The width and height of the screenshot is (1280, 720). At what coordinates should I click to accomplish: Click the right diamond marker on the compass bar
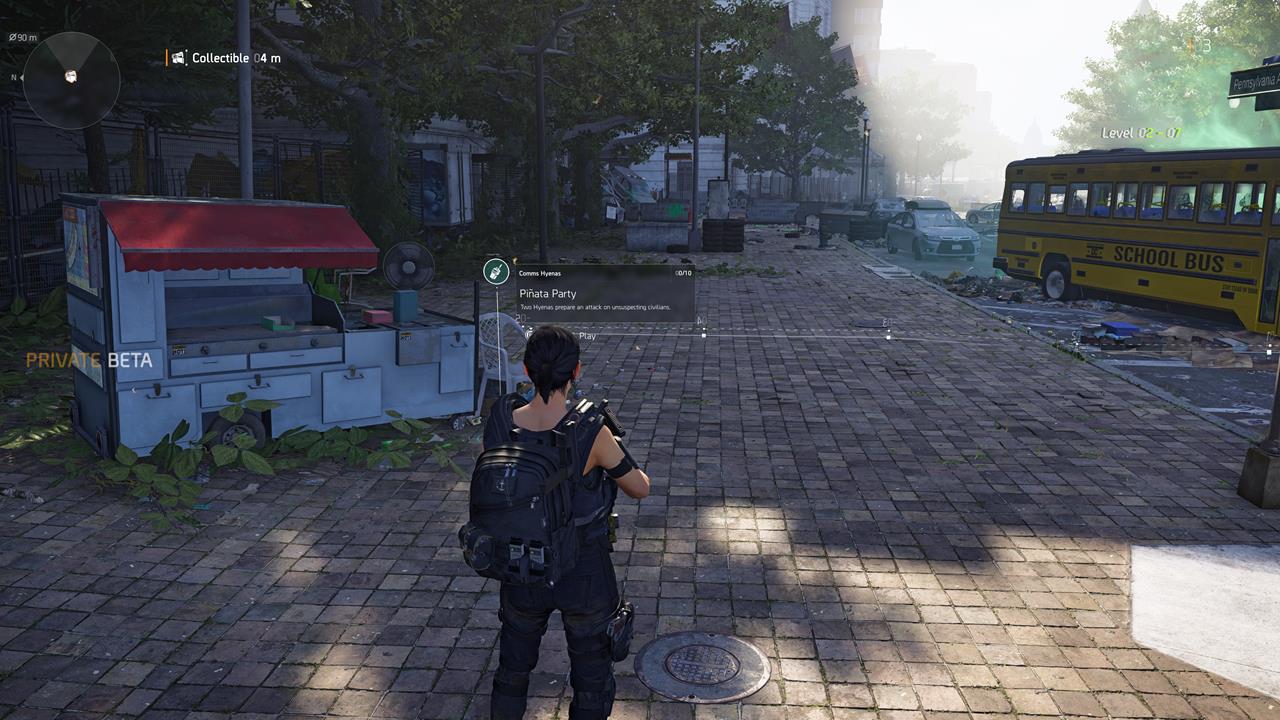[x=888, y=333]
